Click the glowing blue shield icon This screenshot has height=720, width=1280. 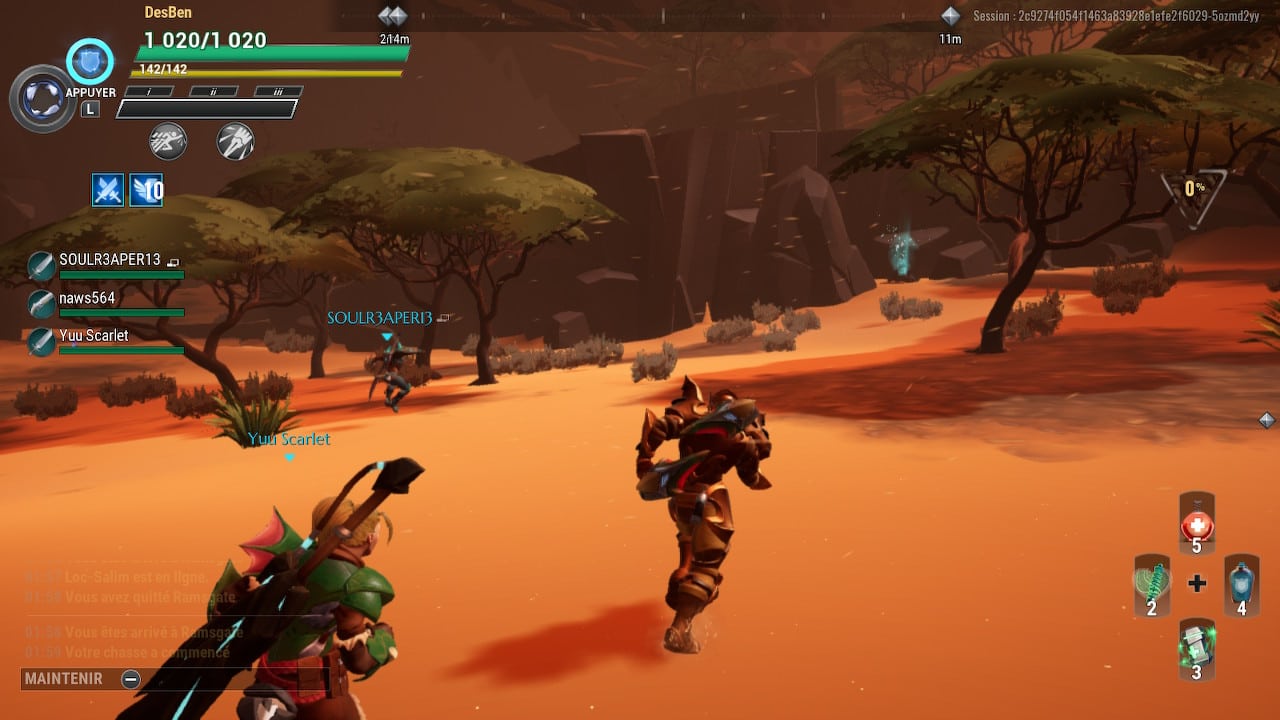point(90,62)
